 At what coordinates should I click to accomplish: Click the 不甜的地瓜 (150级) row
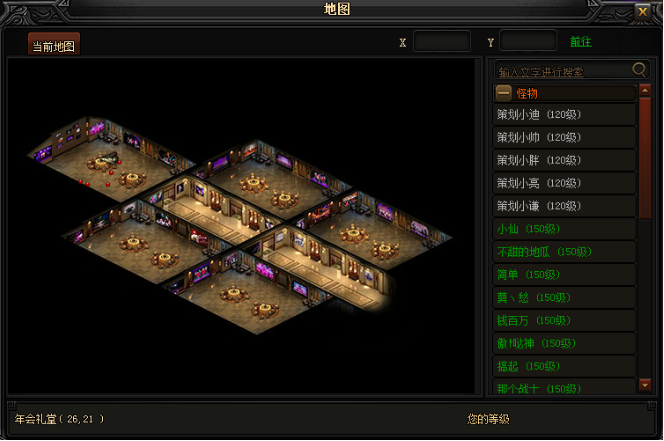coord(564,253)
